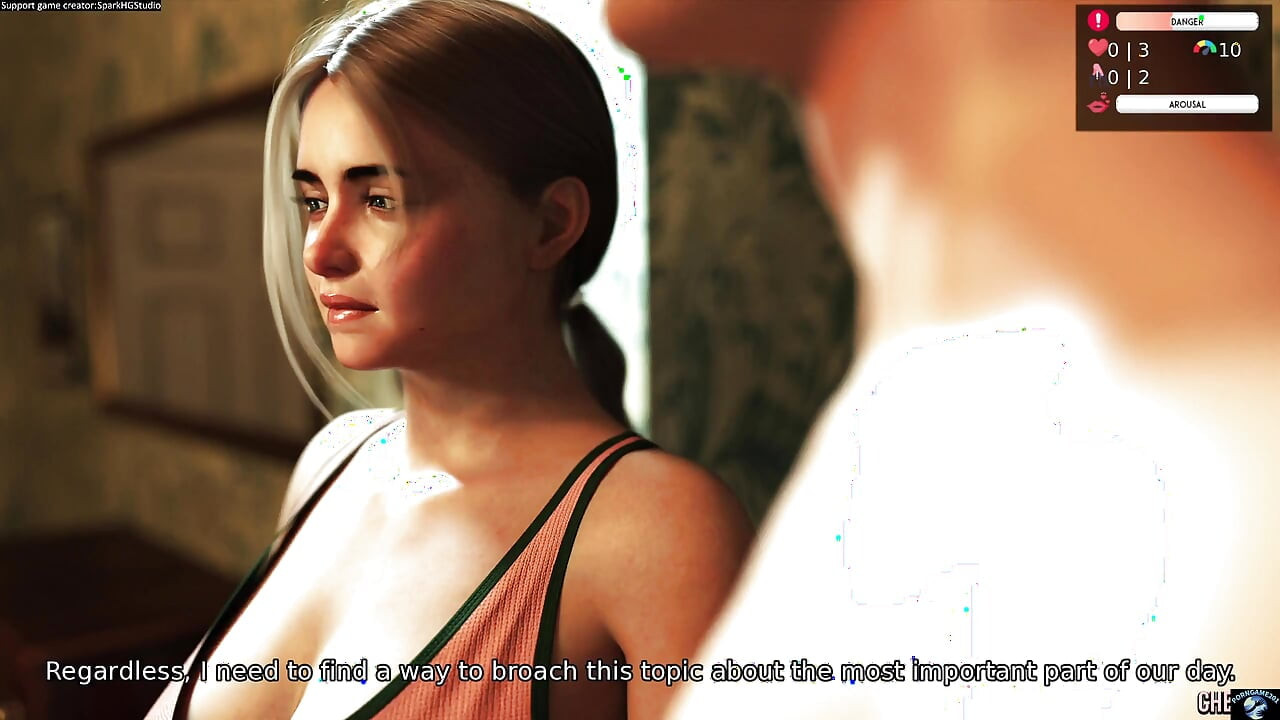Screen dimensions: 1280x720
Task: Select the heart relationship icon
Action: (1097, 48)
